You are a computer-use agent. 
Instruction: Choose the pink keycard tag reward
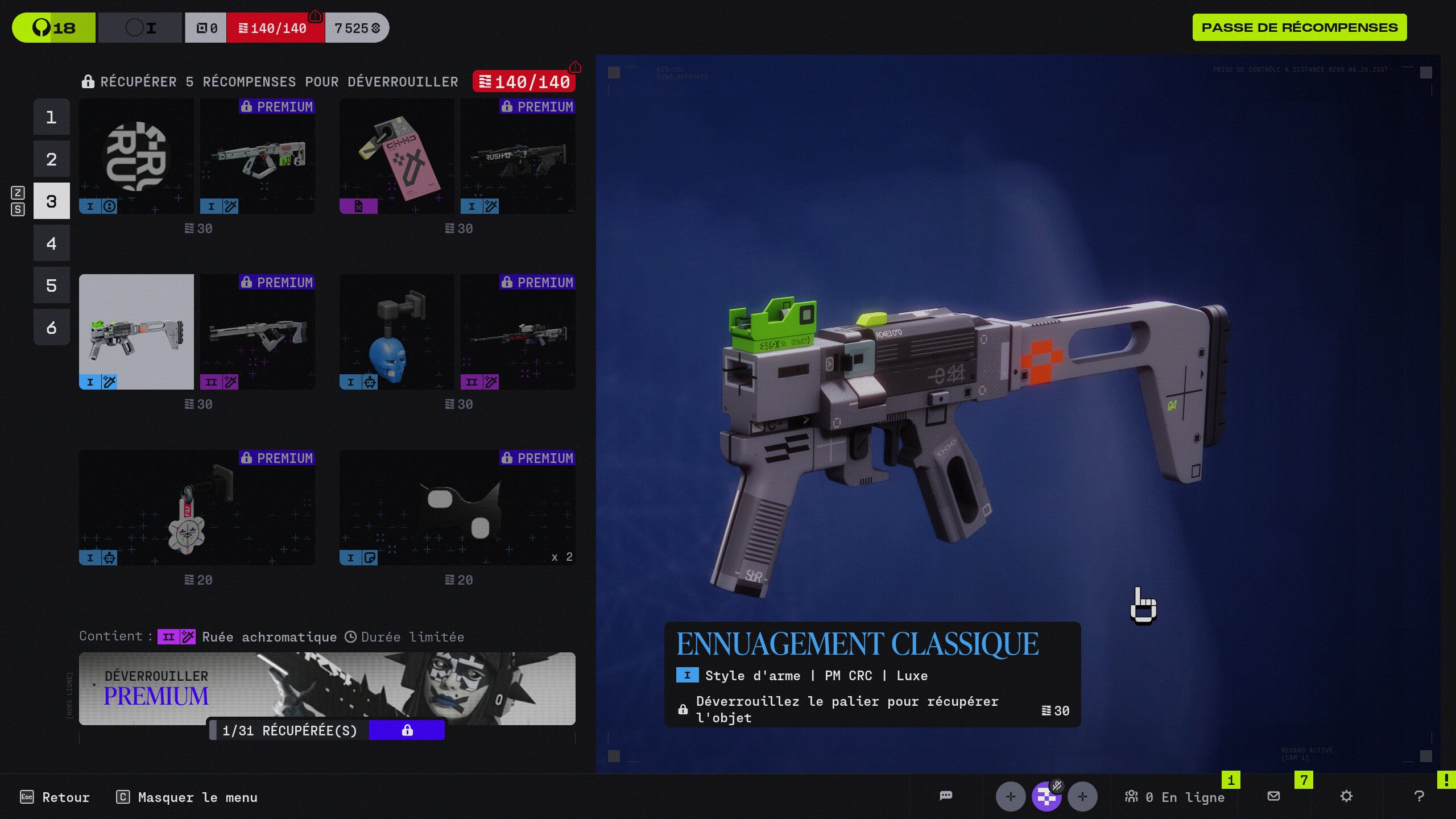click(x=397, y=156)
